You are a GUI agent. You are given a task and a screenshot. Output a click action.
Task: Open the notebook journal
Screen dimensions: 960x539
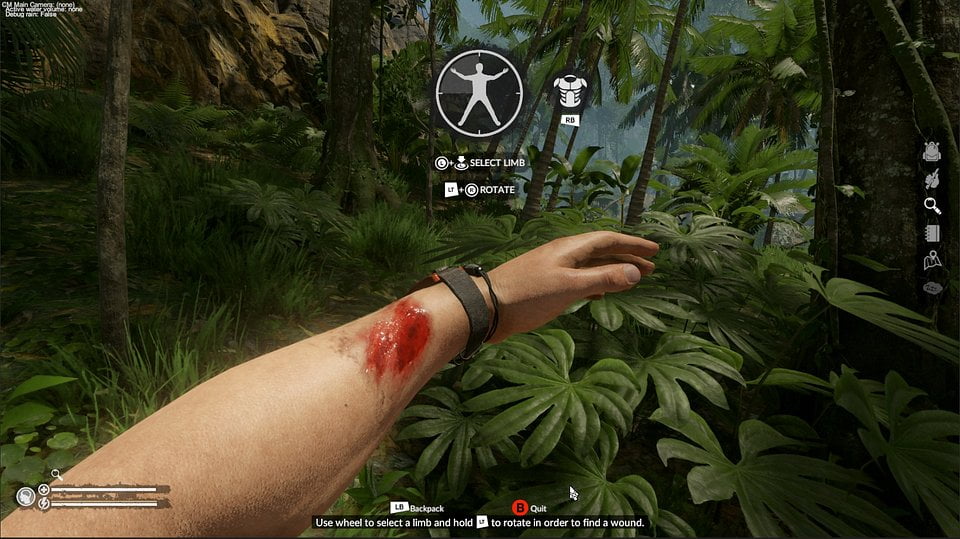[x=932, y=233]
